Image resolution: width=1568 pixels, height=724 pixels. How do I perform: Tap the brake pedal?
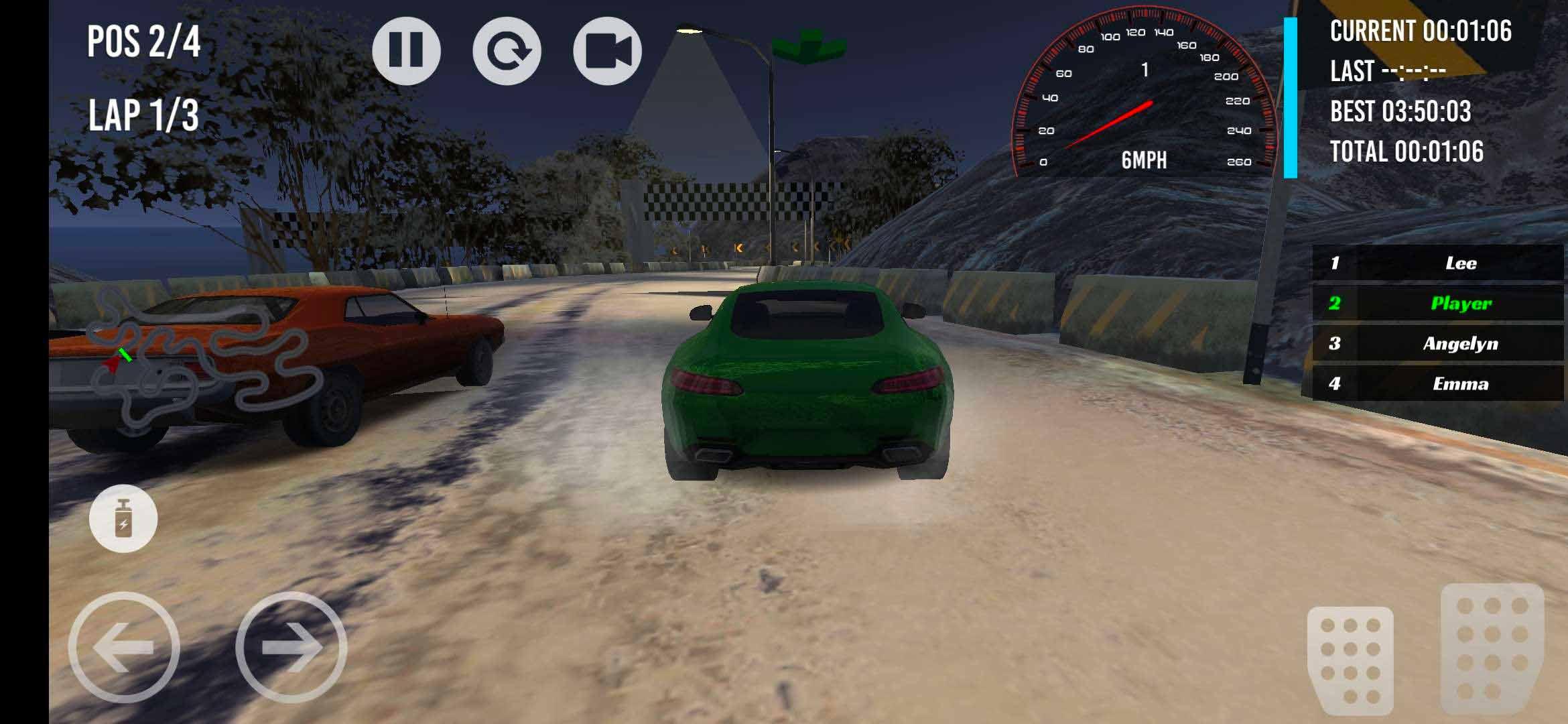(1350, 660)
